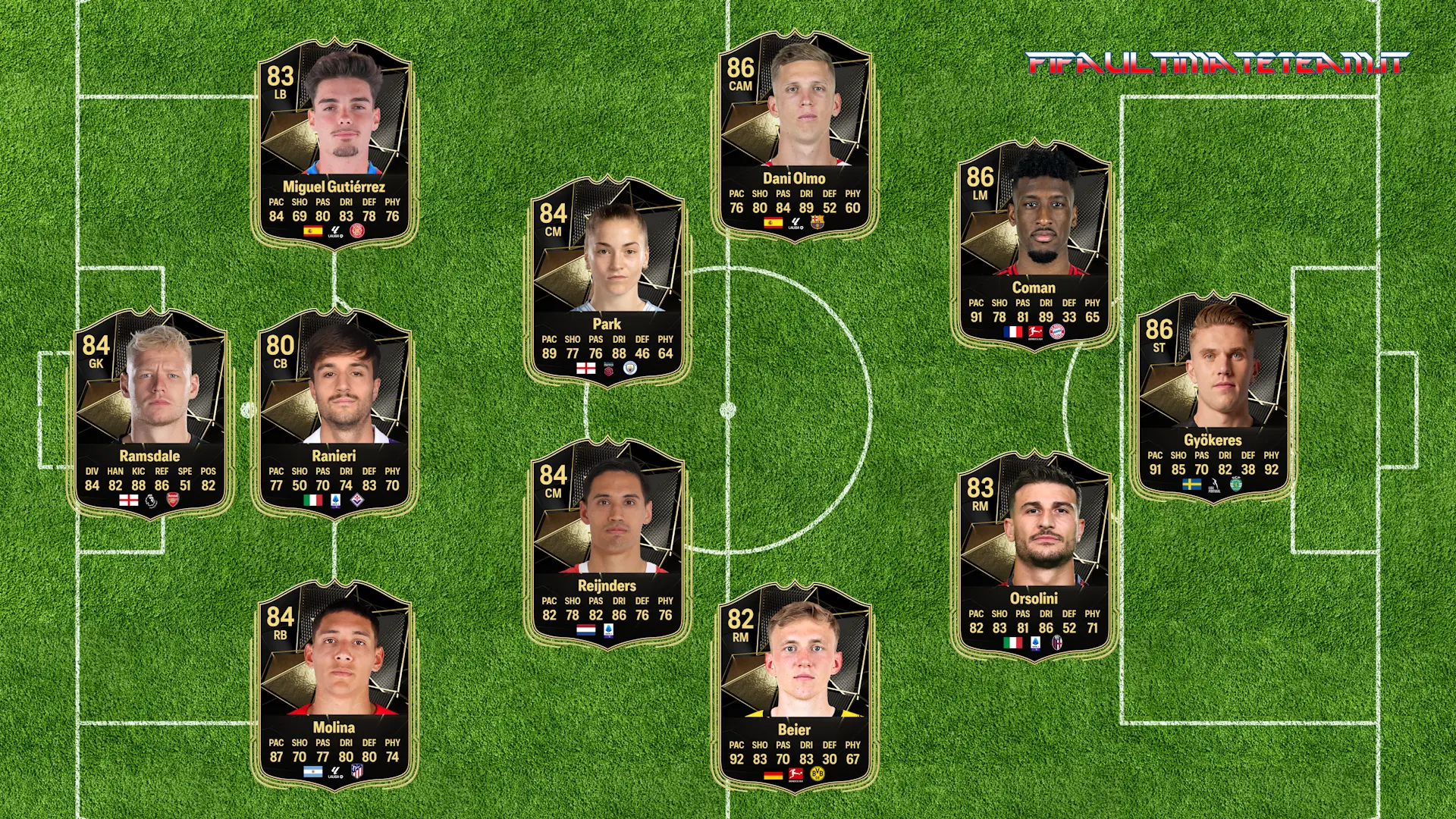Click the England flag on Park's card
The image size is (1456, 819).
586,369
